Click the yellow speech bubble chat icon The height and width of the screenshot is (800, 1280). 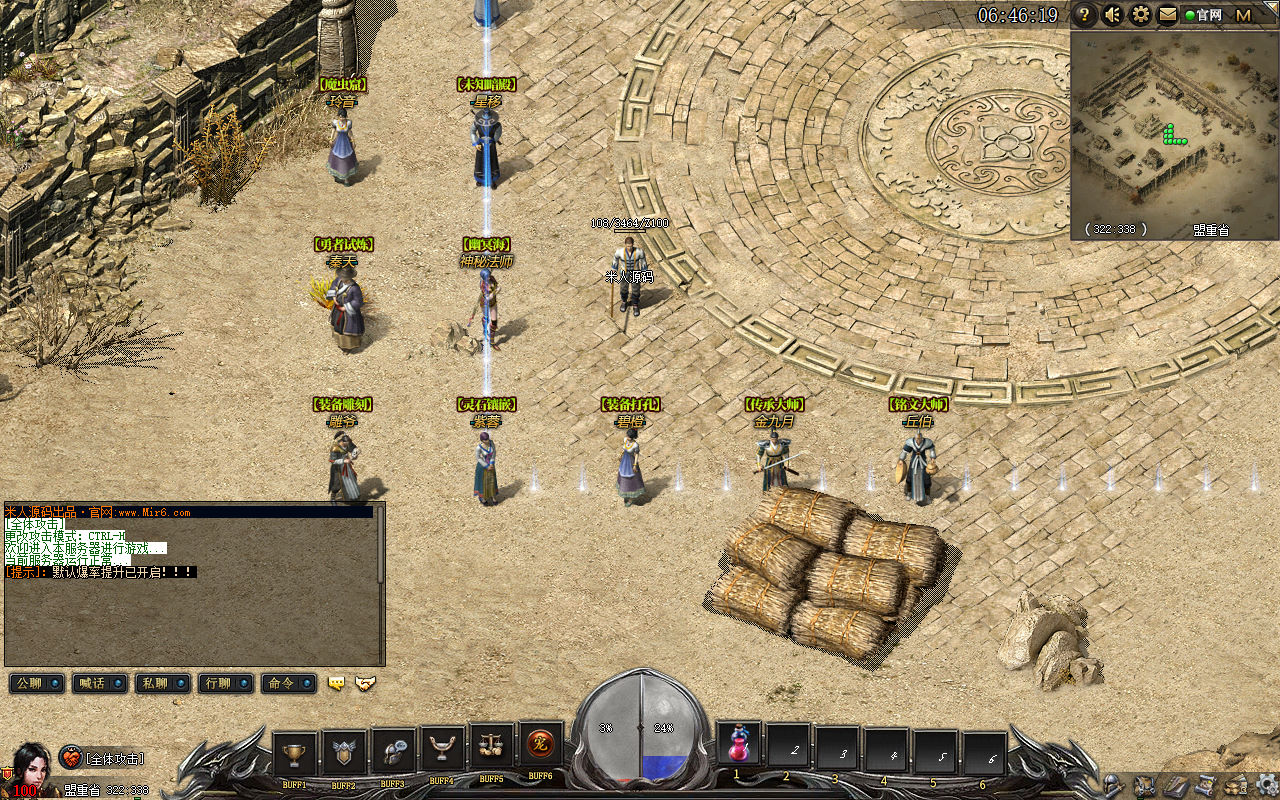337,683
